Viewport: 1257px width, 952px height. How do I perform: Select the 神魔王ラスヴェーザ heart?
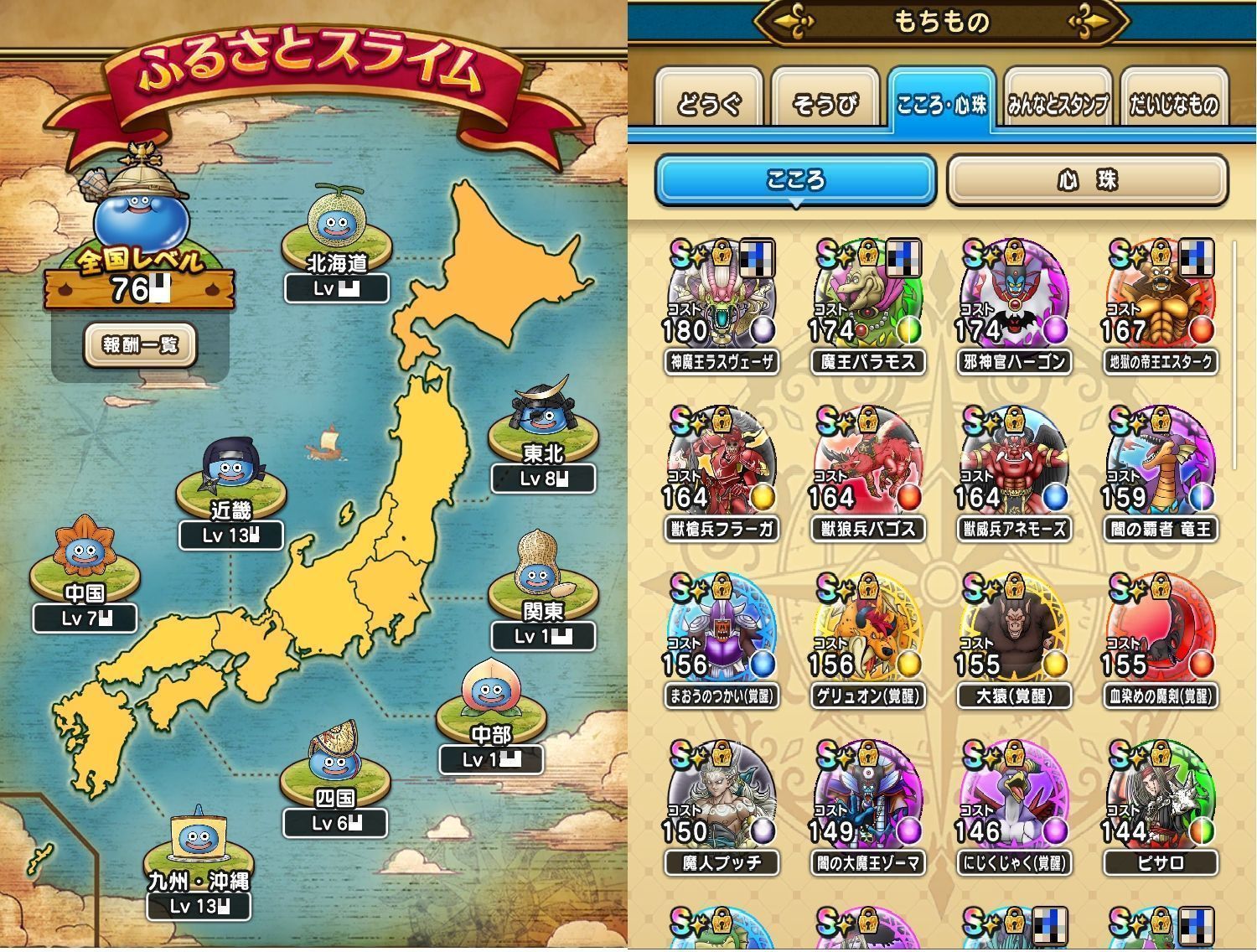[722, 295]
